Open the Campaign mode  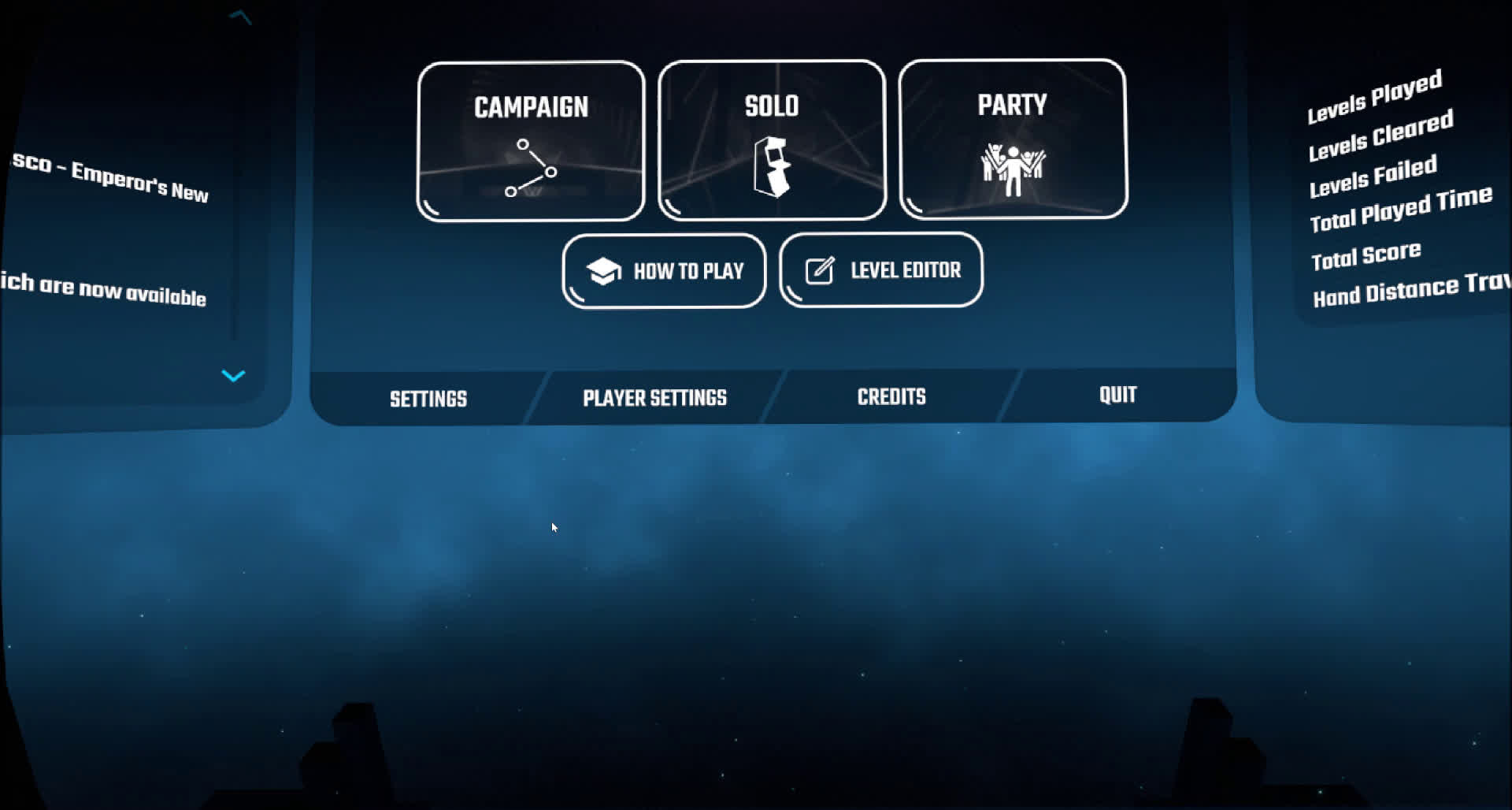[x=531, y=142]
